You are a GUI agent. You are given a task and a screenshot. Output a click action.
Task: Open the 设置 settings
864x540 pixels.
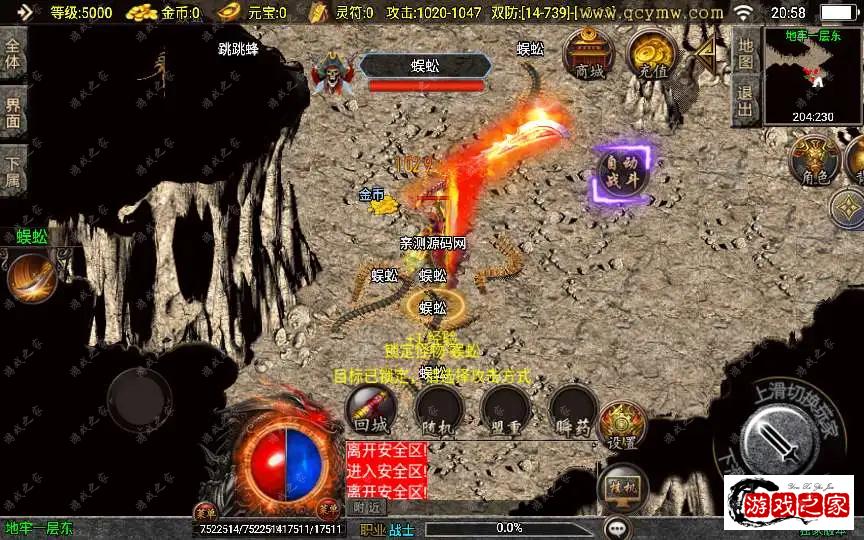621,425
